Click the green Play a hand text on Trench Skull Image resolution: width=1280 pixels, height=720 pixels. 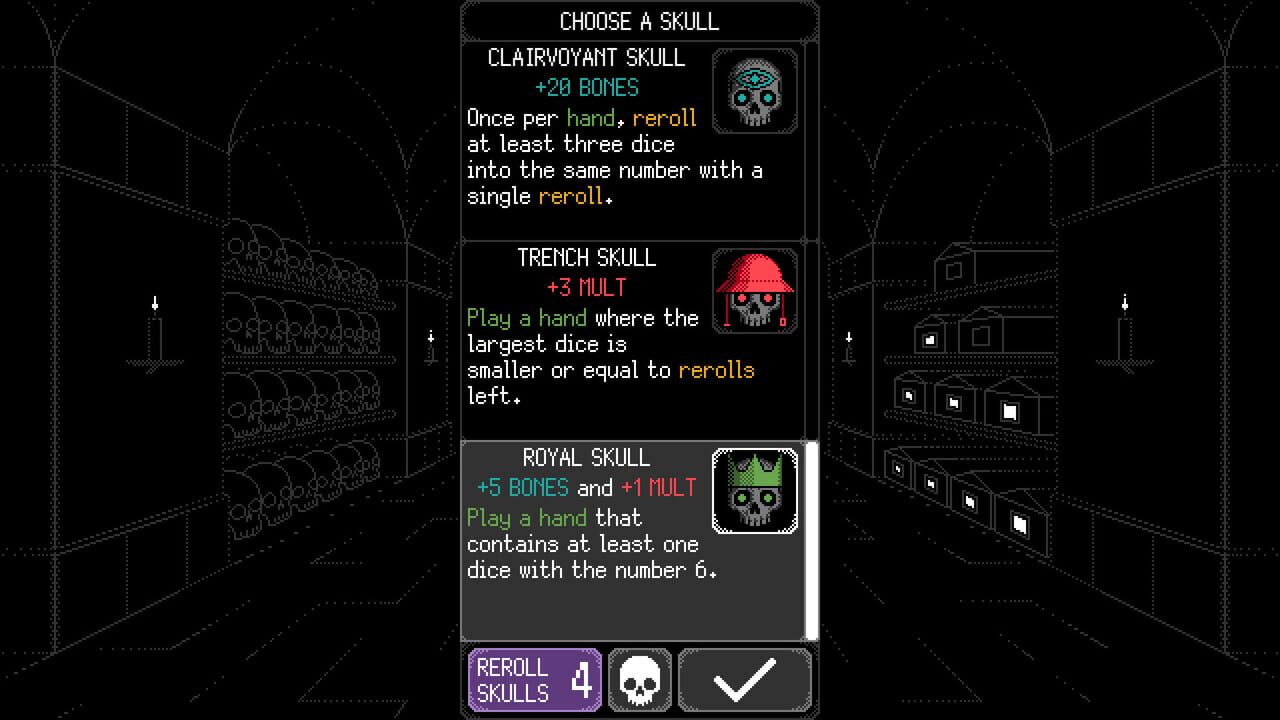(527, 318)
